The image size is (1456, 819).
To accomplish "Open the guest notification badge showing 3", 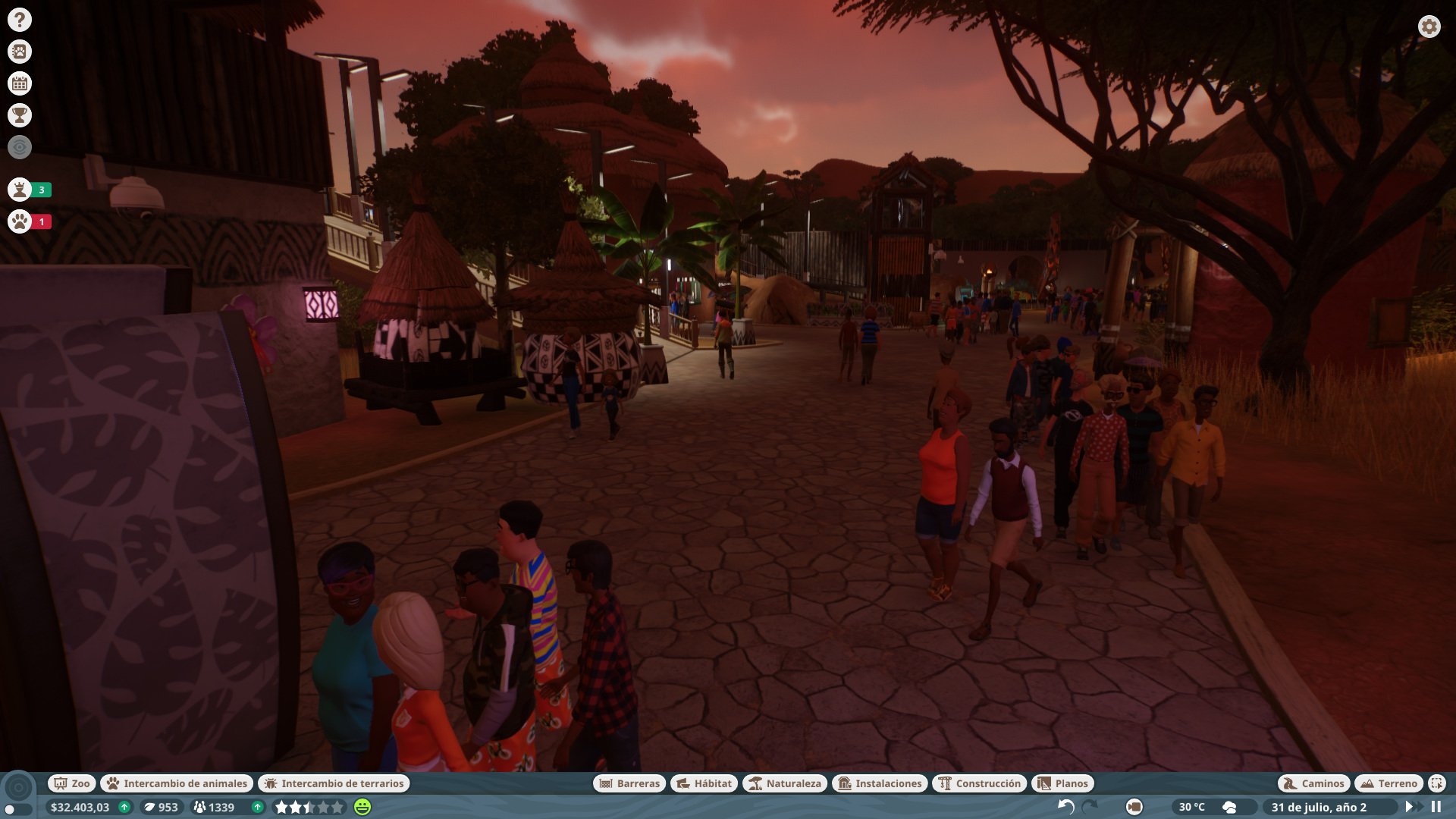I will pyautogui.click(x=20, y=190).
